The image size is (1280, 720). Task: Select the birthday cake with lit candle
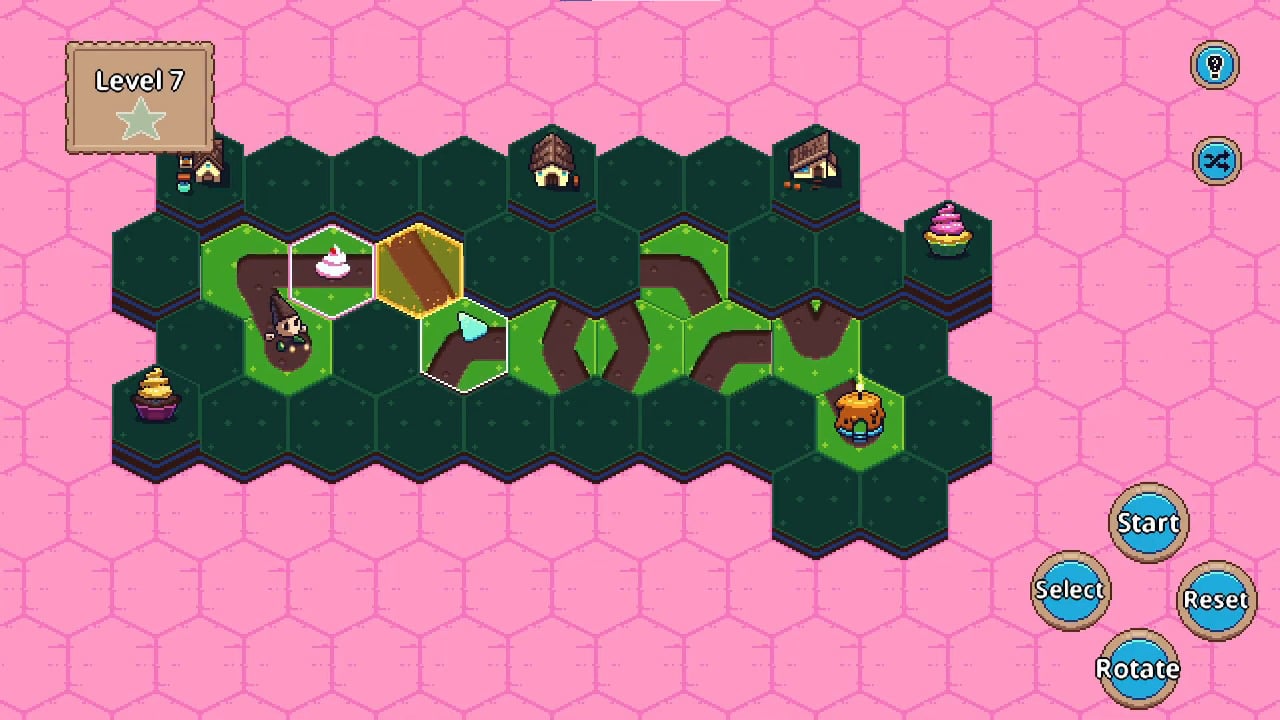point(857,410)
